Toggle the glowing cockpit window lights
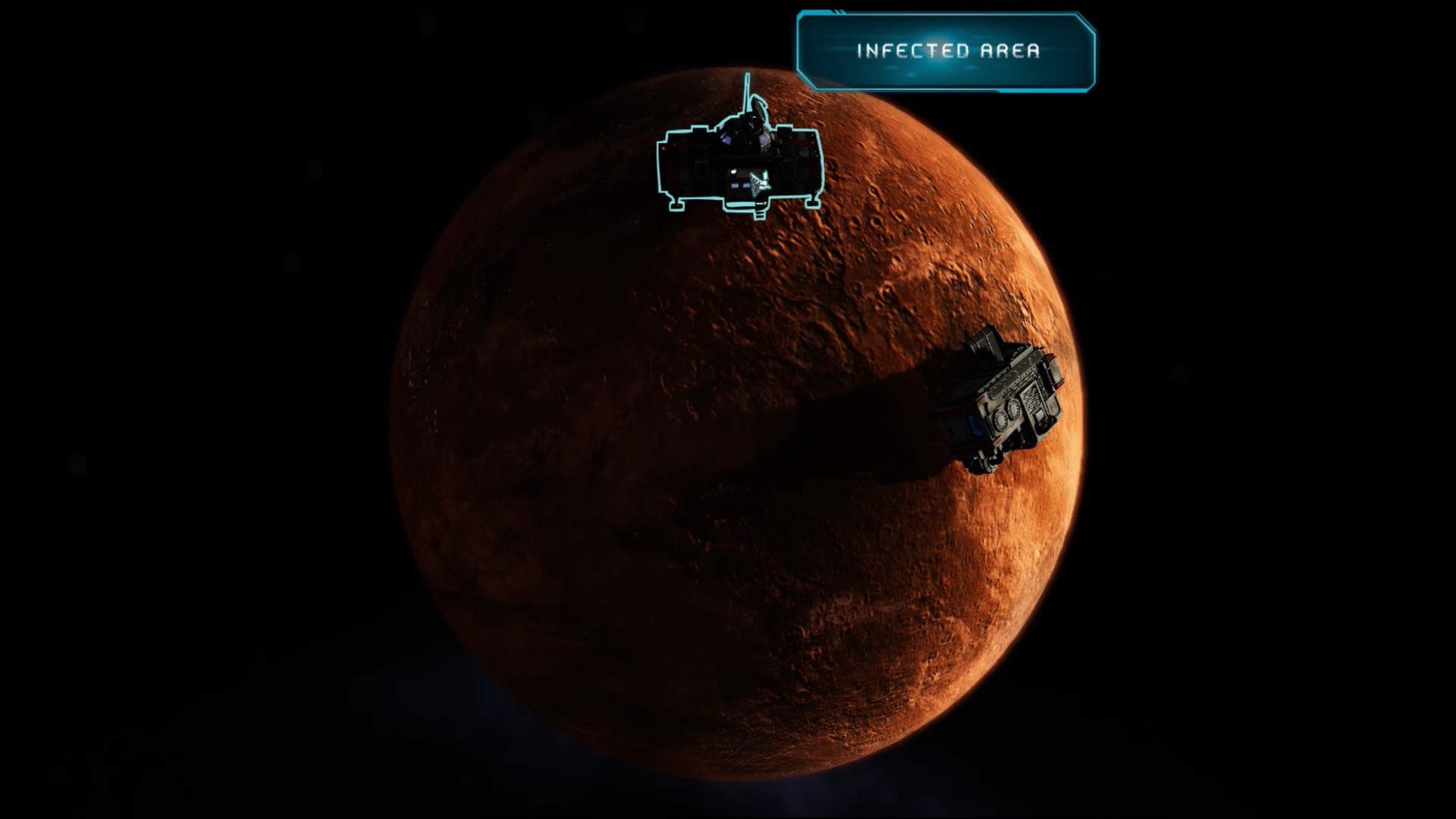This screenshot has width=1456, height=819. click(x=726, y=139)
